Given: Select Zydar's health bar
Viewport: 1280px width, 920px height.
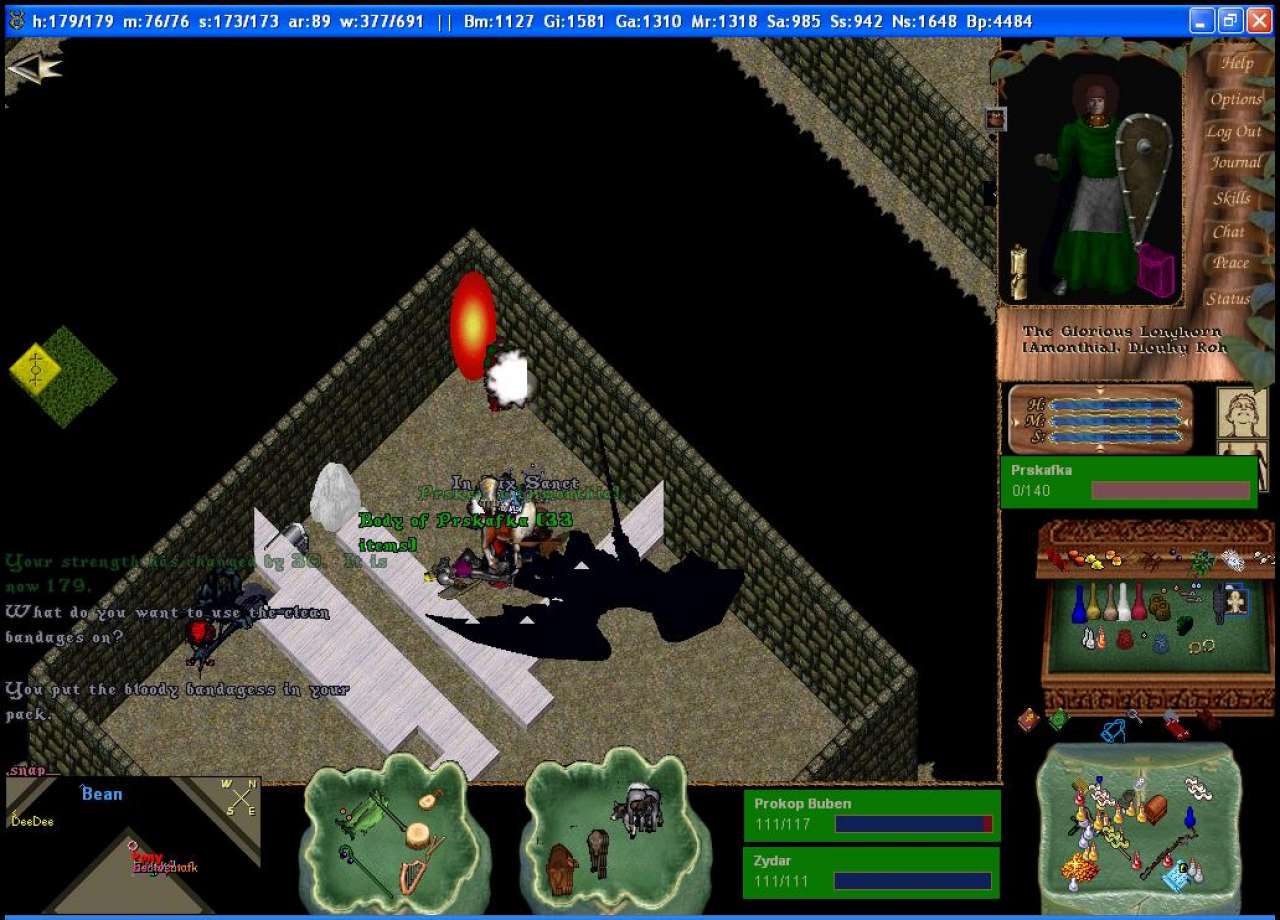Looking at the screenshot, I should pyautogui.click(x=871, y=872).
